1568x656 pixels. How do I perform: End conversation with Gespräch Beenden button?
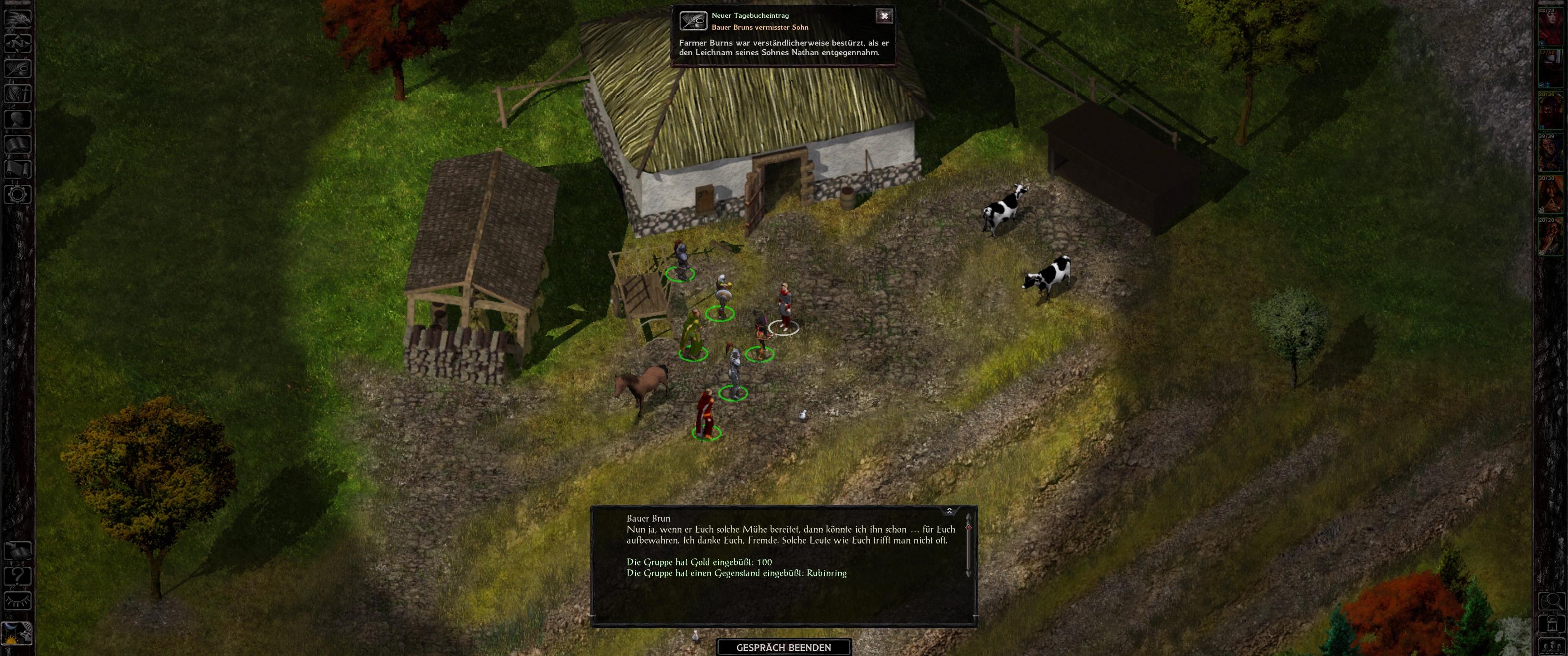784,647
